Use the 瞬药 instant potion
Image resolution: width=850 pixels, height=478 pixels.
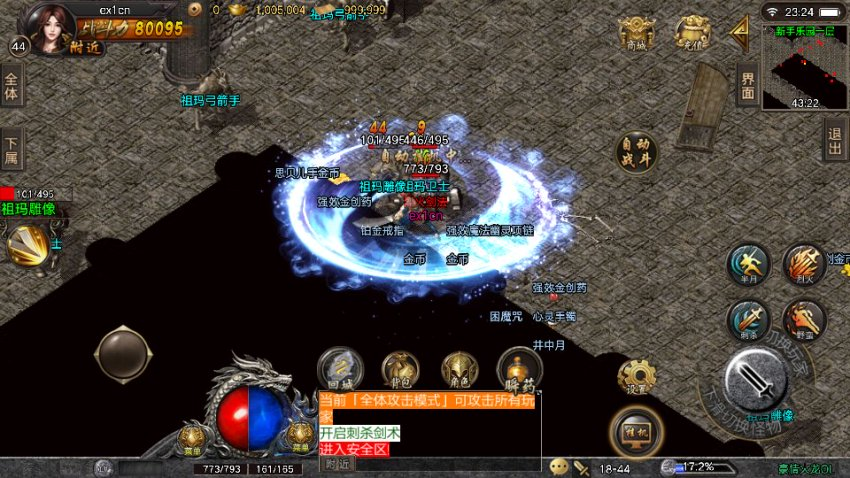520,369
